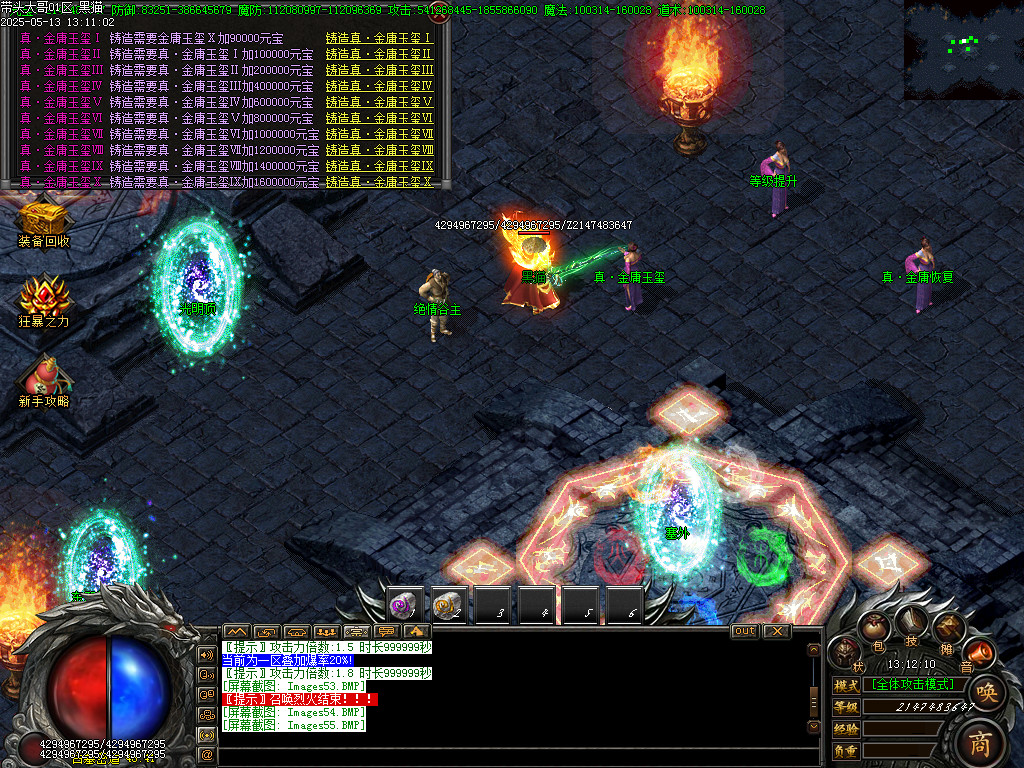This screenshot has width=1024, height=768.
Task: Use the scroll item in hotbar slot 2
Action: tap(449, 605)
